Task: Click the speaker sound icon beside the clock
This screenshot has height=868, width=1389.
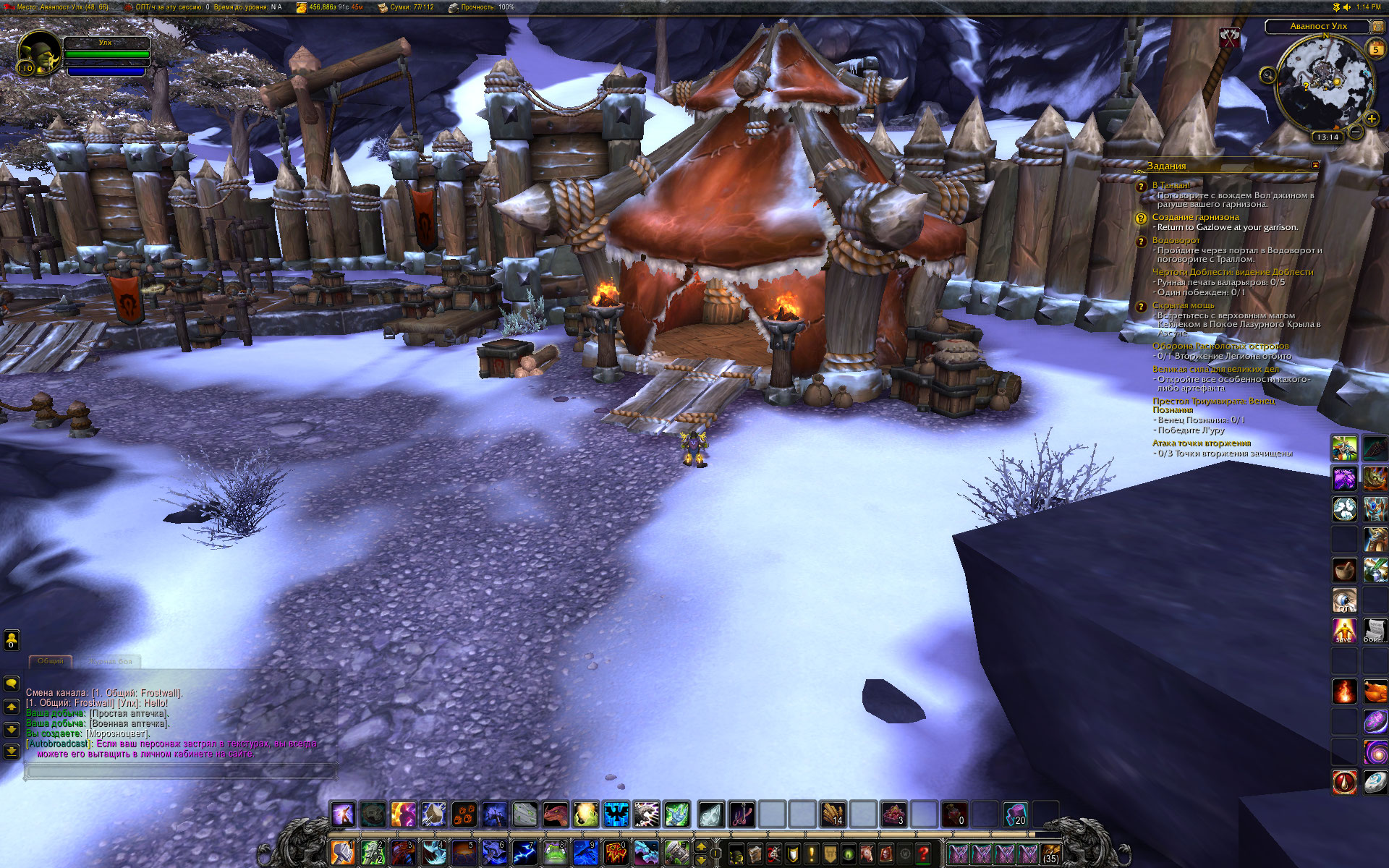Action: click(x=1346, y=7)
